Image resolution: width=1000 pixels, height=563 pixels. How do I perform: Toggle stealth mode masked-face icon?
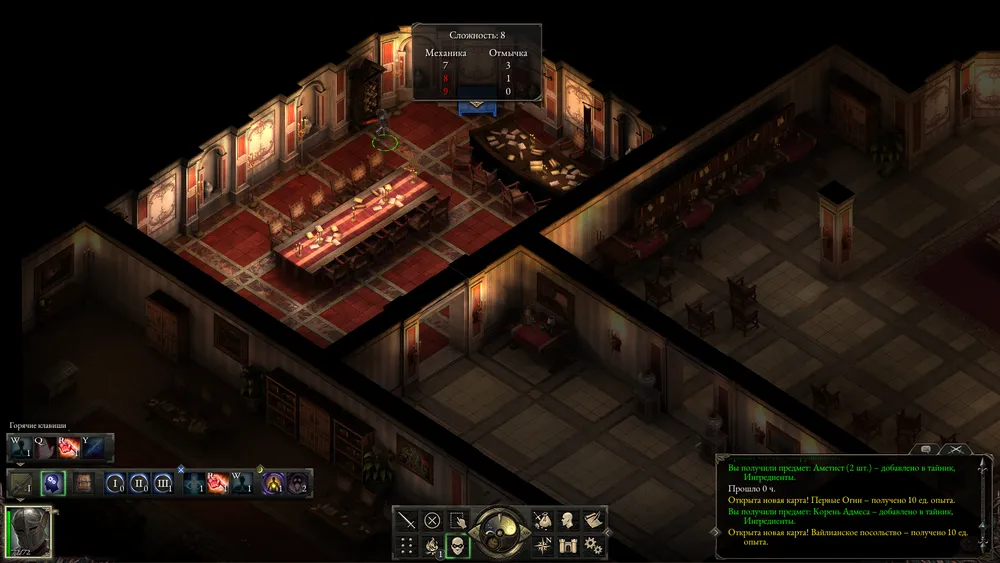(x=458, y=546)
